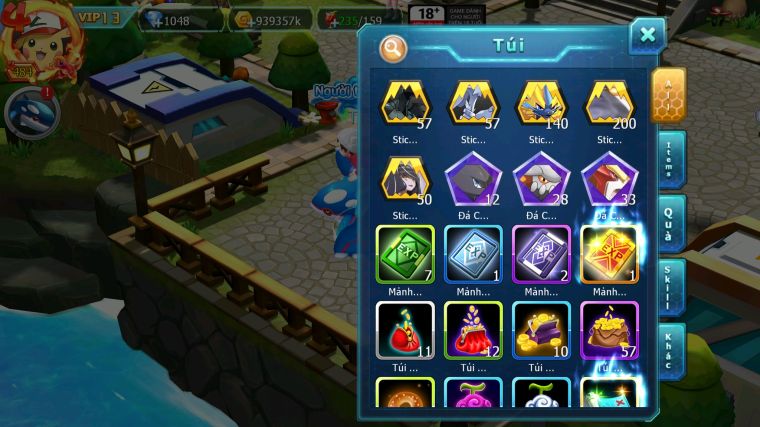The image size is (760, 427).
Task: Select the purple Mảnh card
Action: [541, 252]
